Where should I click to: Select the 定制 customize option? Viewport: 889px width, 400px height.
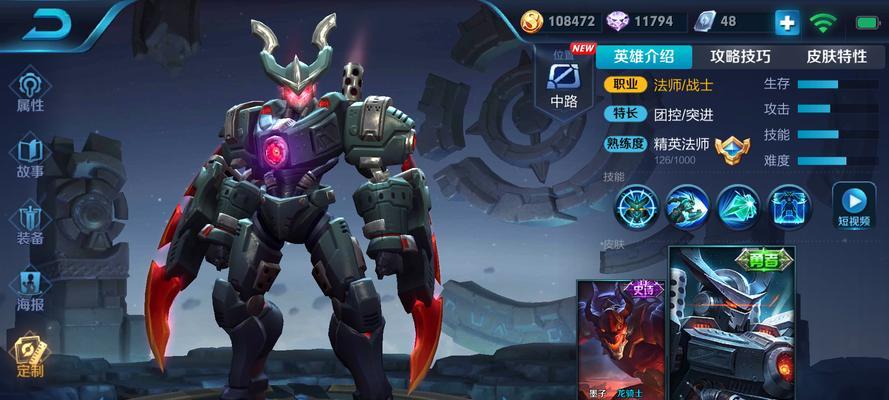(30, 357)
